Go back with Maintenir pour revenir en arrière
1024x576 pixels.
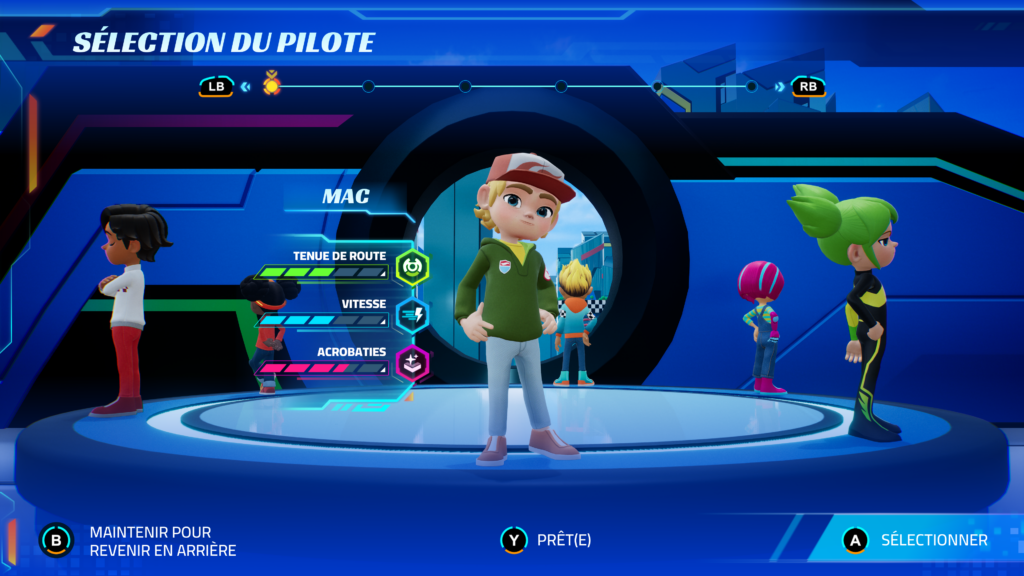point(140,541)
